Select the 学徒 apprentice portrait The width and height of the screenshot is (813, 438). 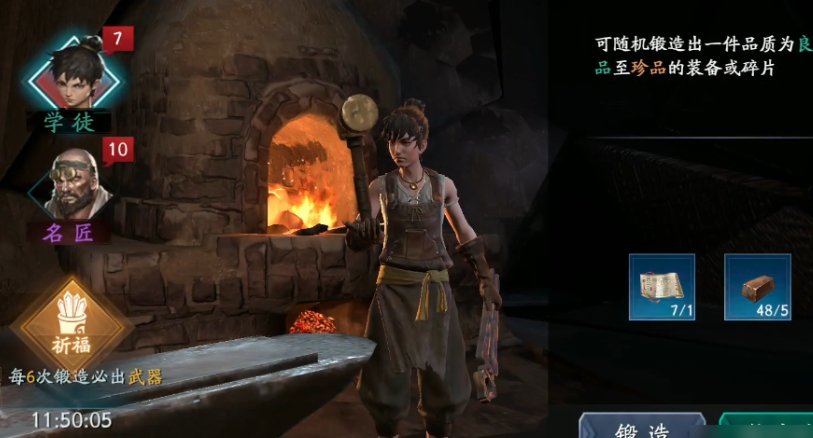coord(70,73)
